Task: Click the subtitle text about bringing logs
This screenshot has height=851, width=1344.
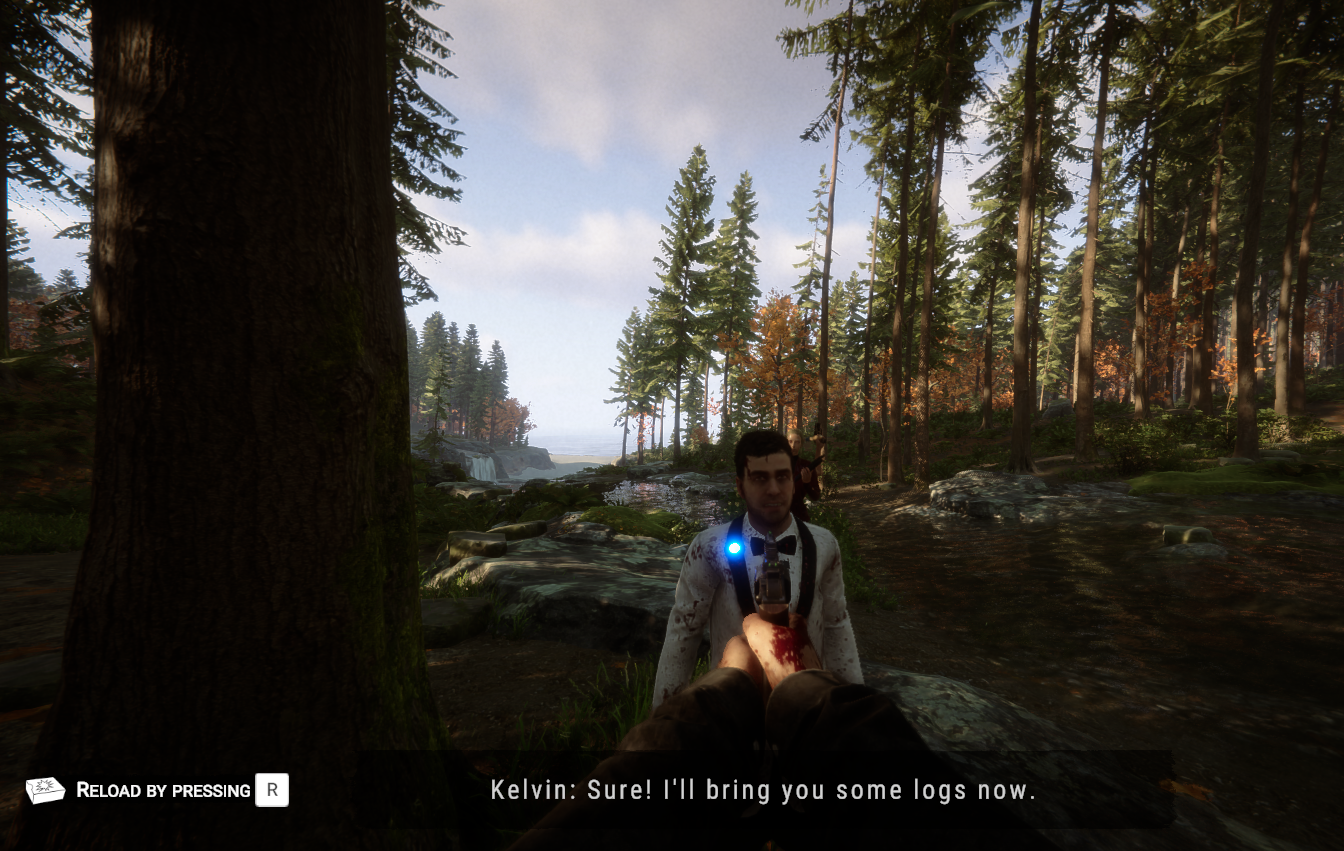Action: [x=800, y=790]
